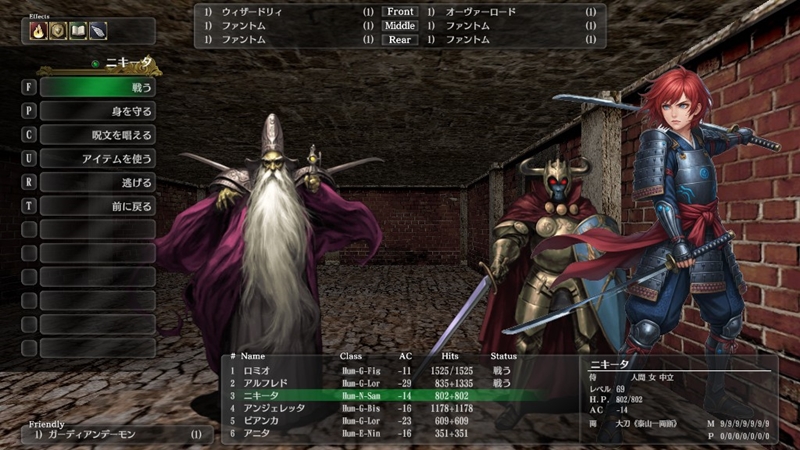Image resolution: width=800 pixels, height=450 pixels.
Task: Open アイテムを使う to use an item
Action: click(97, 159)
